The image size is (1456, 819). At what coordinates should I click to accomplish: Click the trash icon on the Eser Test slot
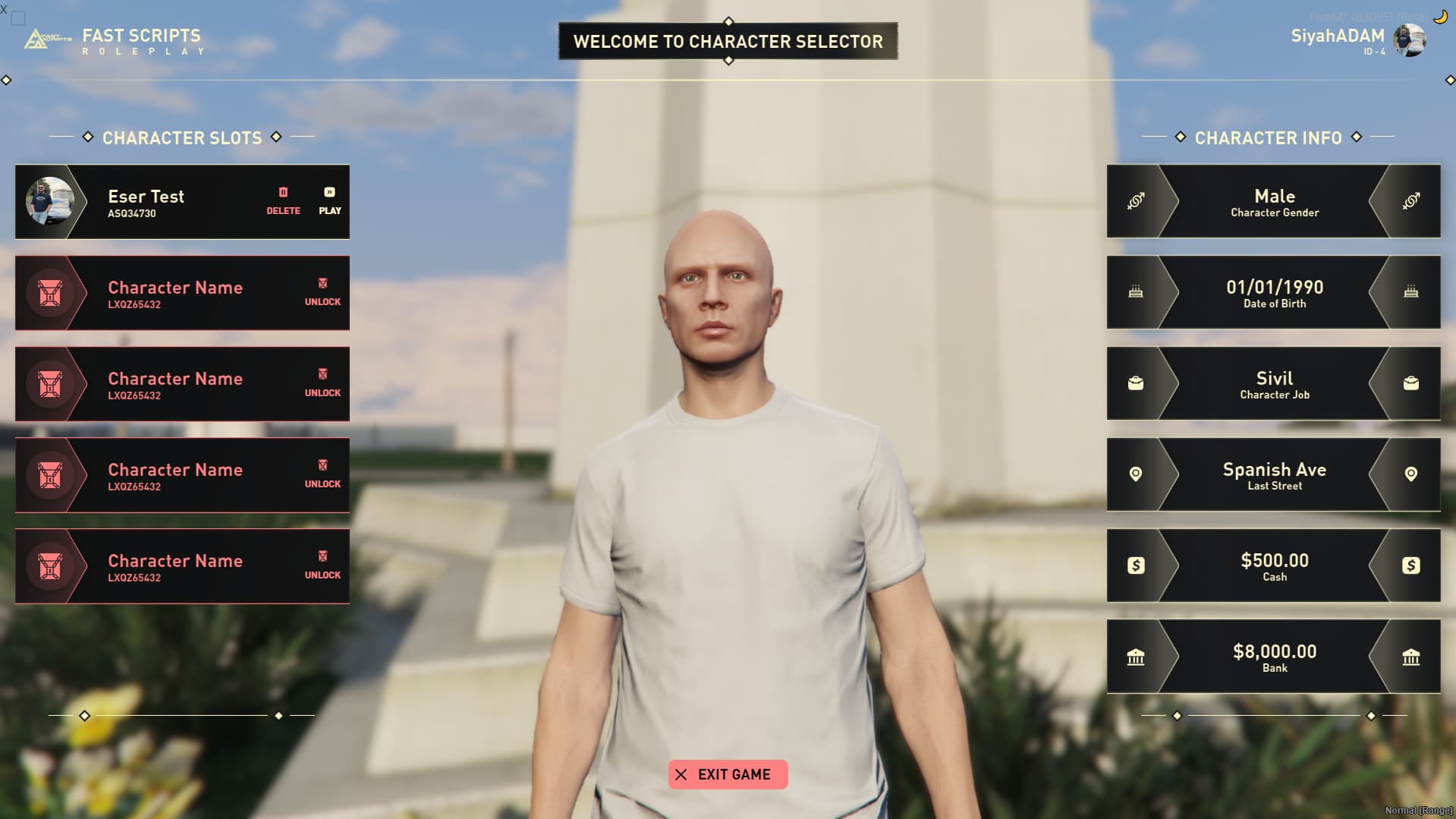(283, 191)
